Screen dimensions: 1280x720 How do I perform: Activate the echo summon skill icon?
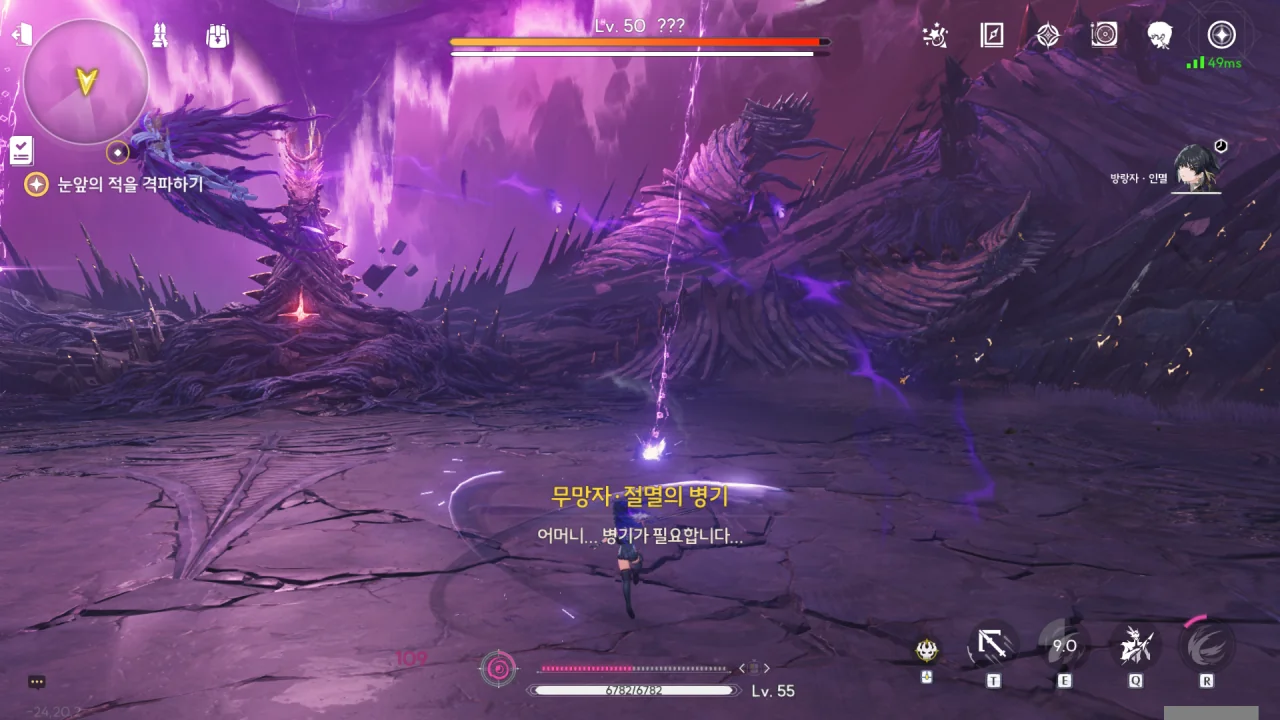tap(1136, 646)
